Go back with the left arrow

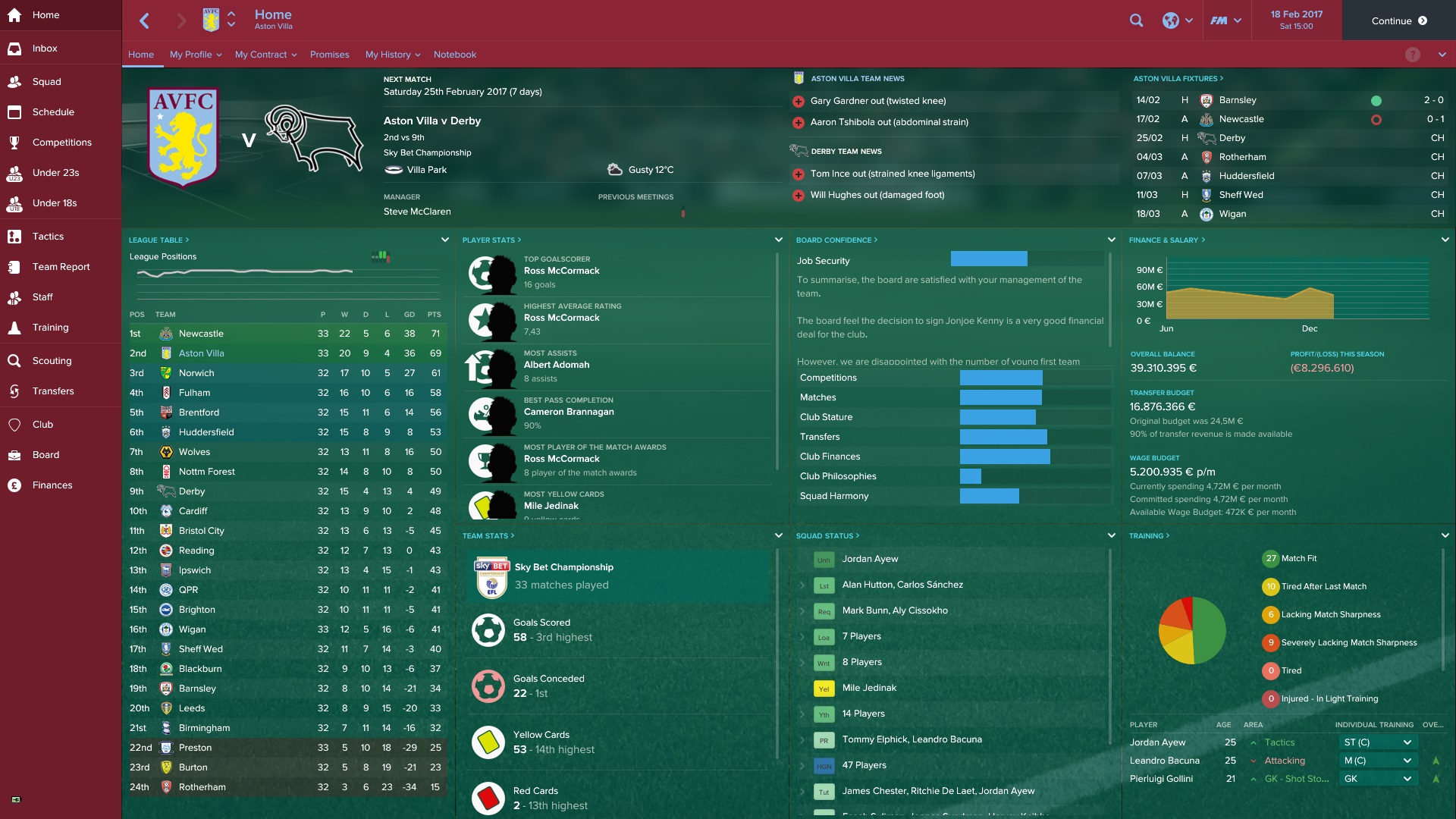coord(145,20)
